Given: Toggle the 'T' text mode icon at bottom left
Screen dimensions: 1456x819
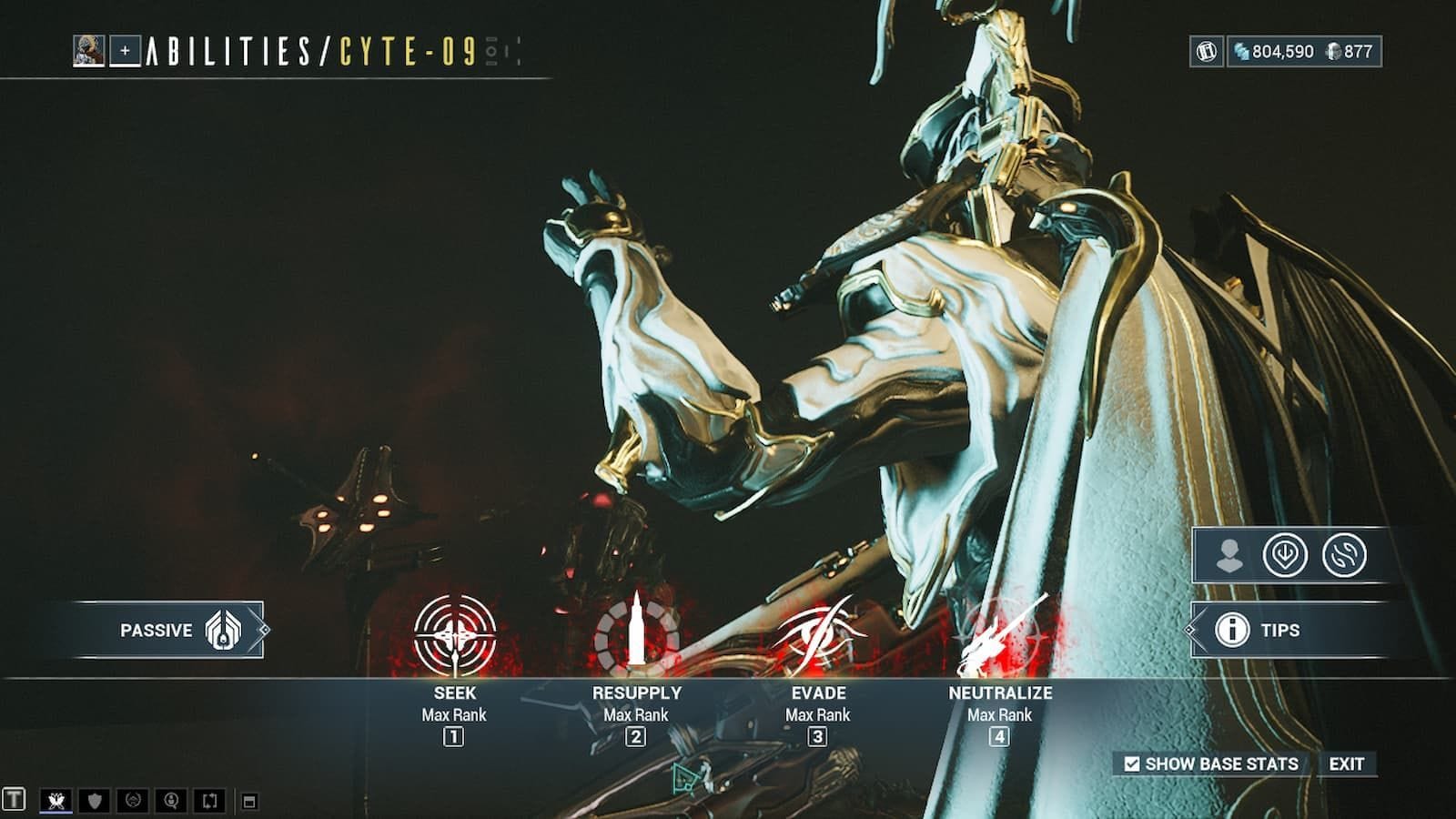Looking at the screenshot, I should (14, 800).
